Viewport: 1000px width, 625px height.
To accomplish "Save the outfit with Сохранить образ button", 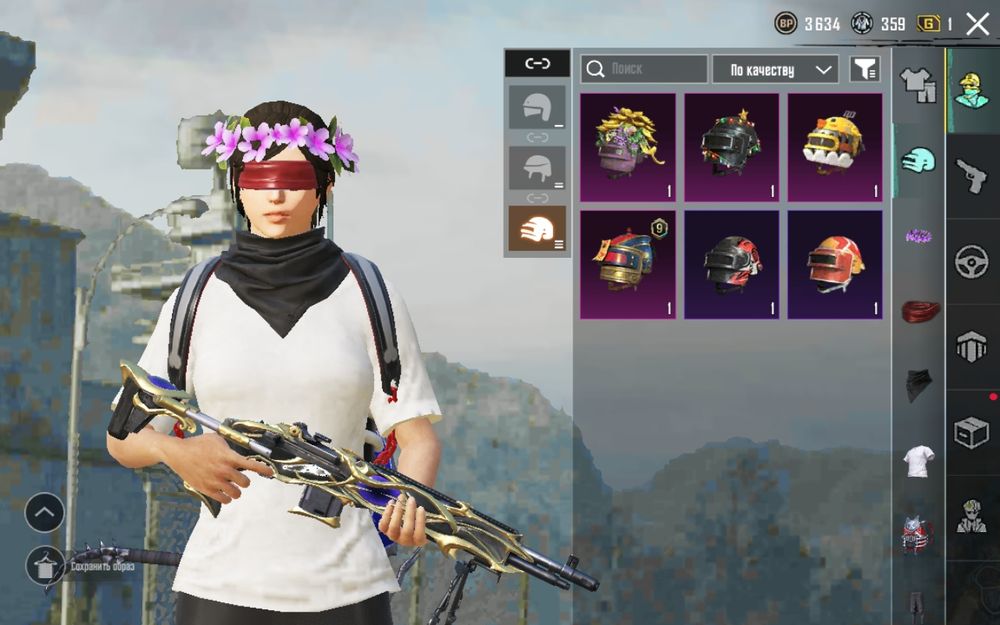I will pos(45,566).
